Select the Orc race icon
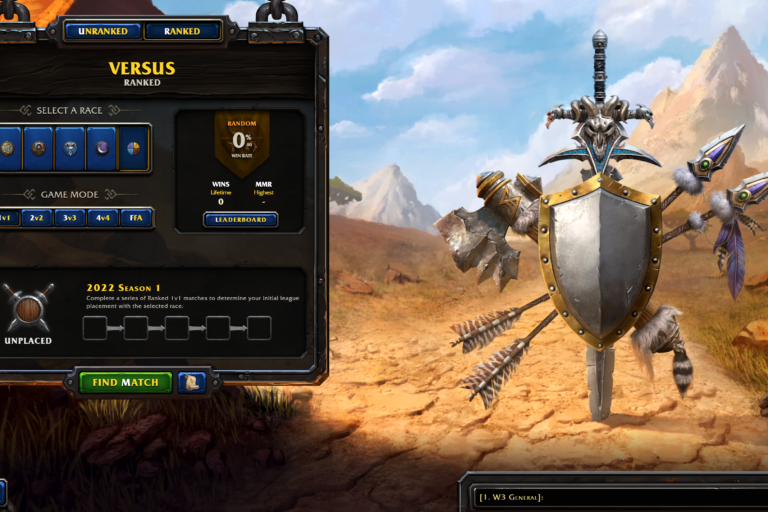Viewport: 768px width, 512px height. click(38, 148)
